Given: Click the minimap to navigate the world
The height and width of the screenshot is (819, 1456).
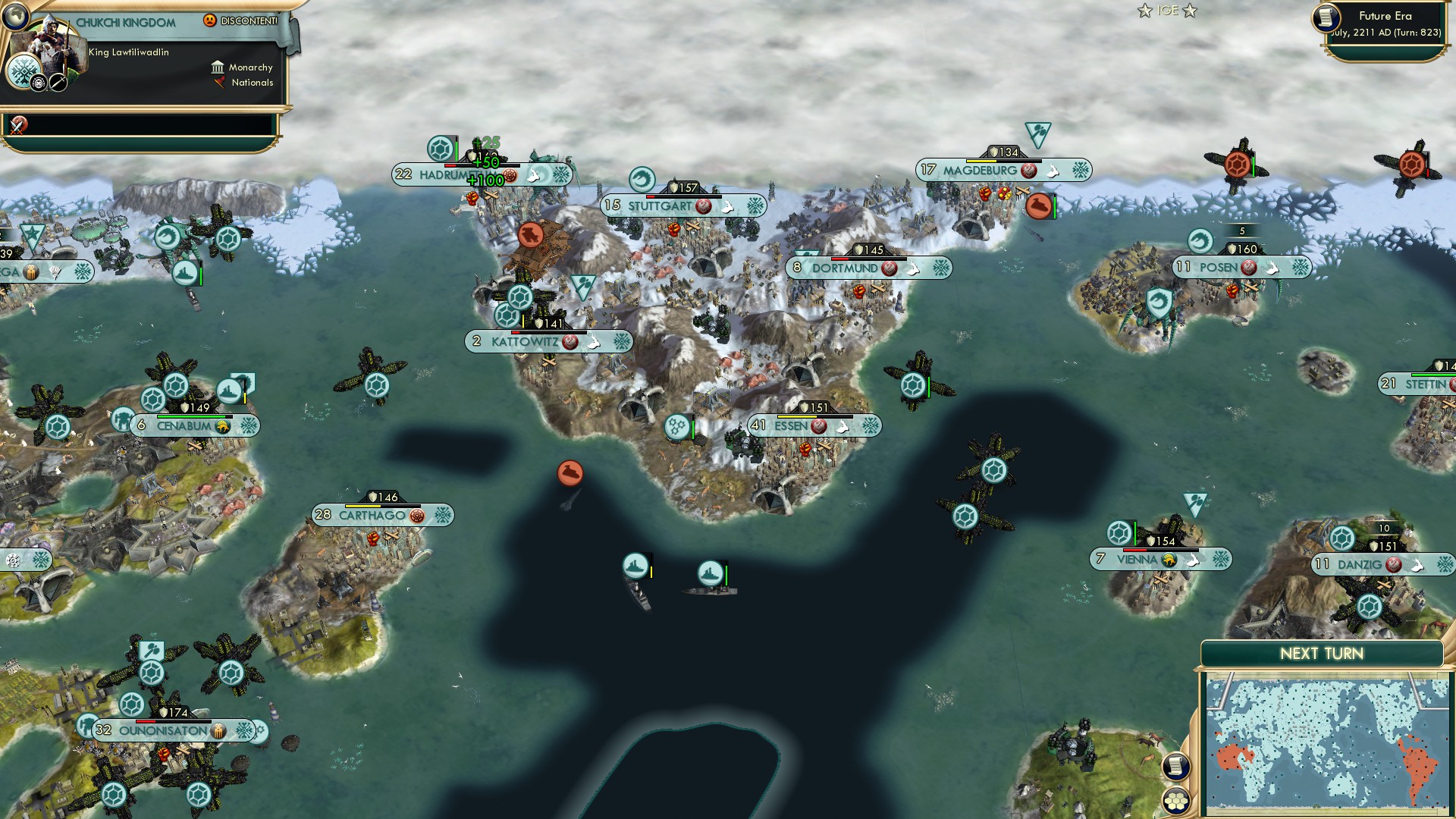Looking at the screenshot, I should coord(1327,739).
